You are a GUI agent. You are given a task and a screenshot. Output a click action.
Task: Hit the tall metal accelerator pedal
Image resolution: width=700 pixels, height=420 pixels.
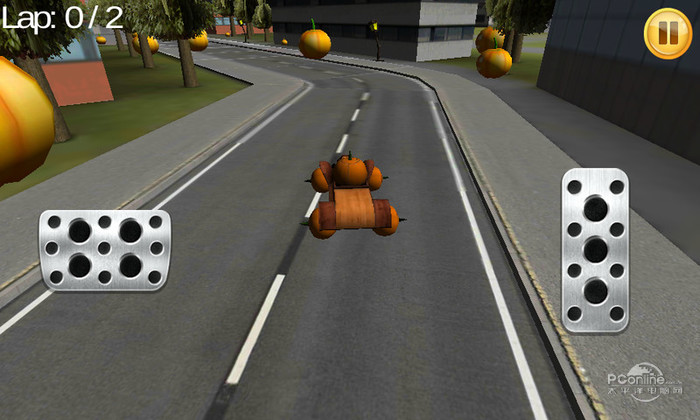pos(595,250)
